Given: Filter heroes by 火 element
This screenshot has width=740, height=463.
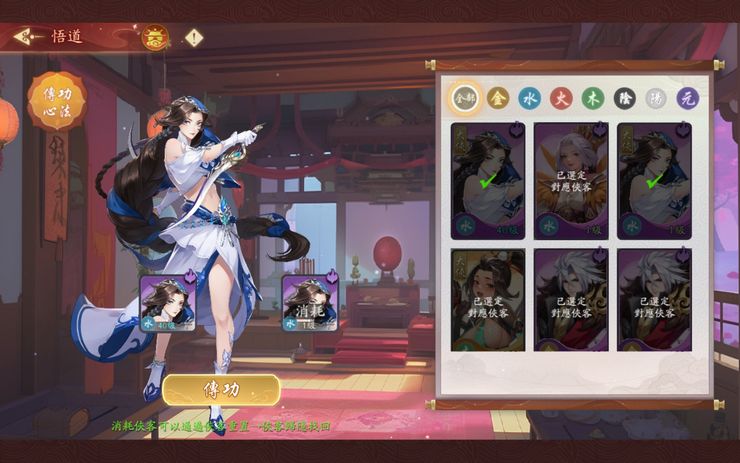Looking at the screenshot, I should pos(561,98).
